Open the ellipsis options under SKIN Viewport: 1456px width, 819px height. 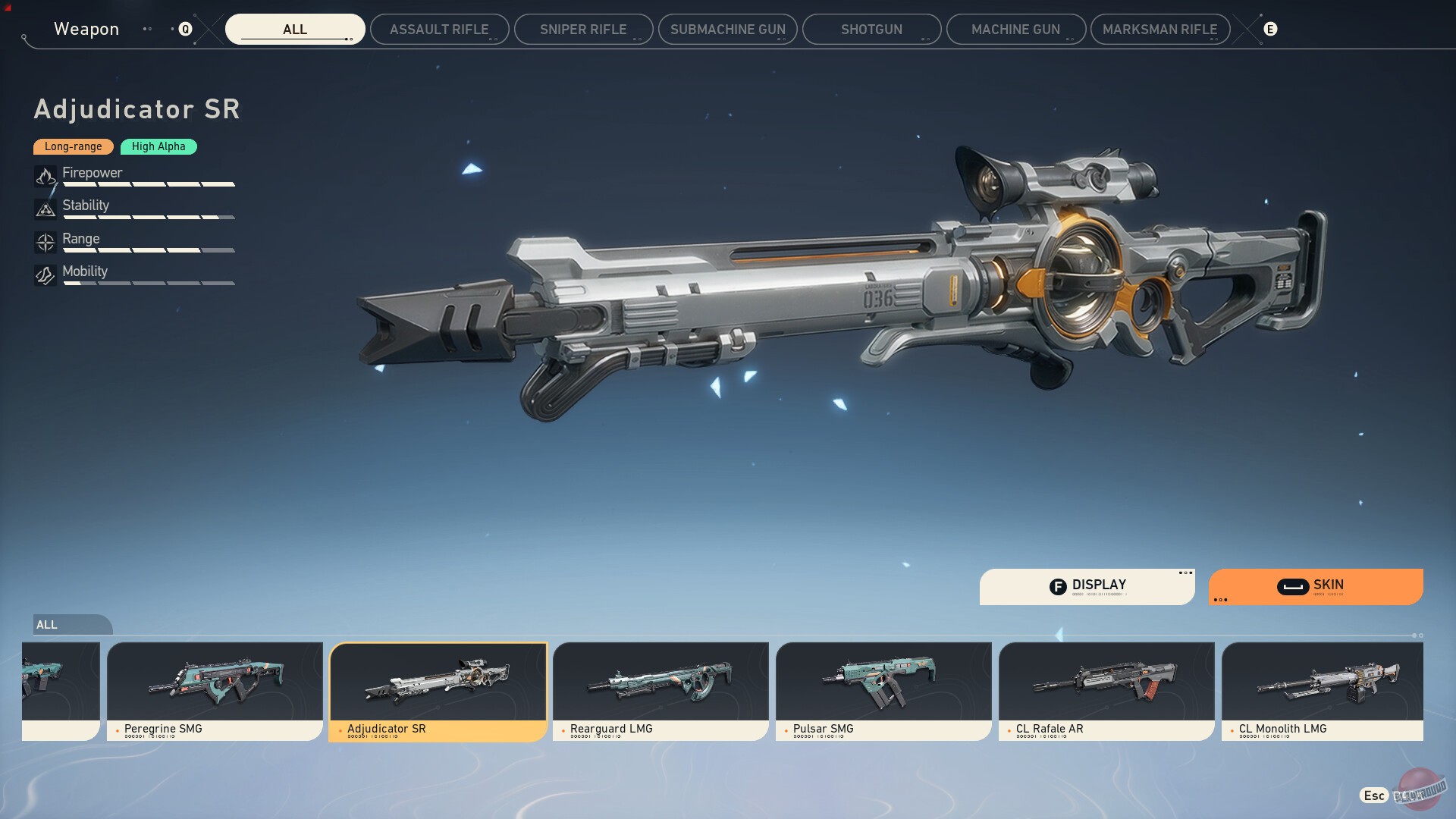(x=1222, y=600)
